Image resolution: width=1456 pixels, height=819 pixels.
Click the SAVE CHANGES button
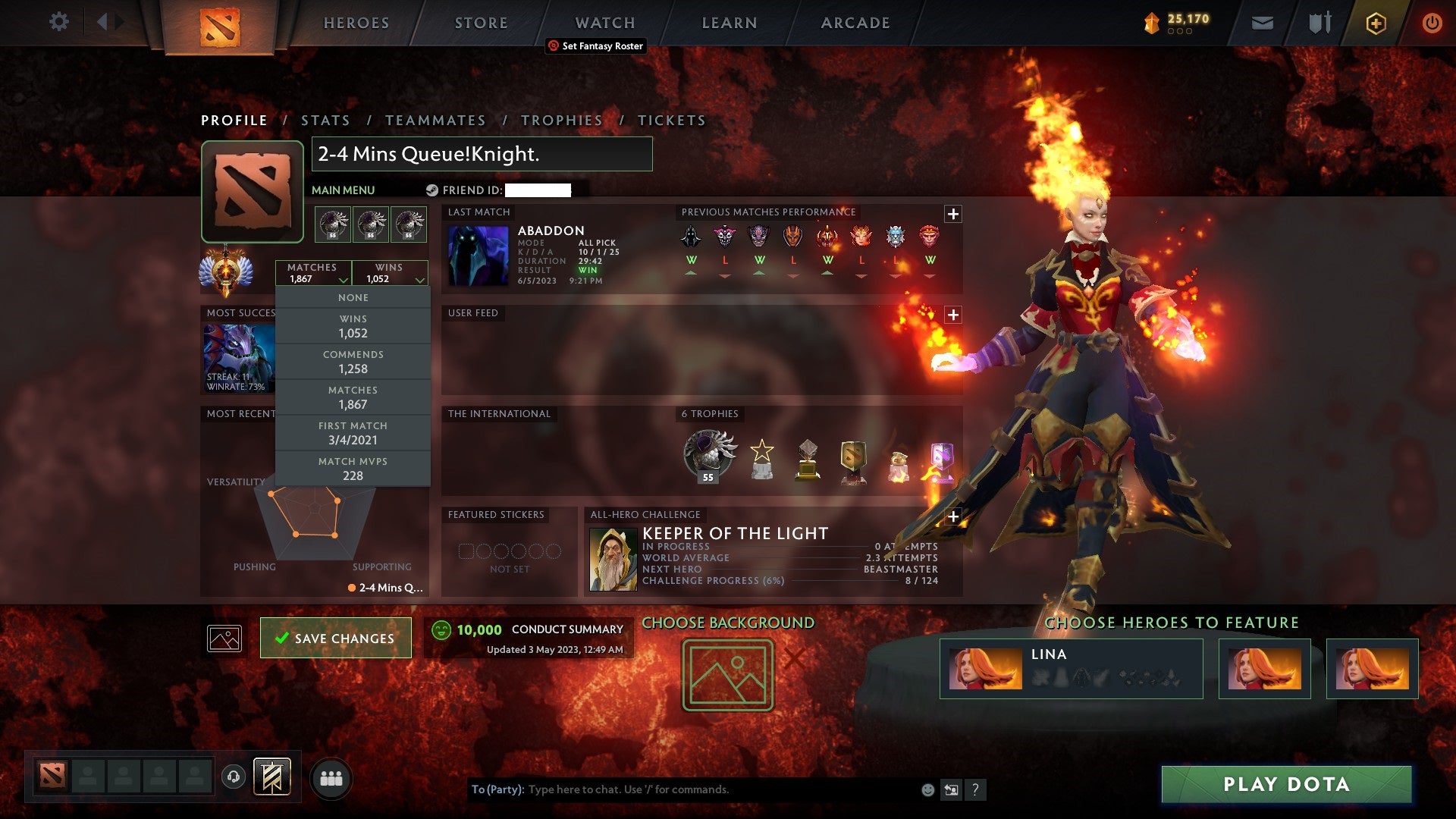pos(335,638)
